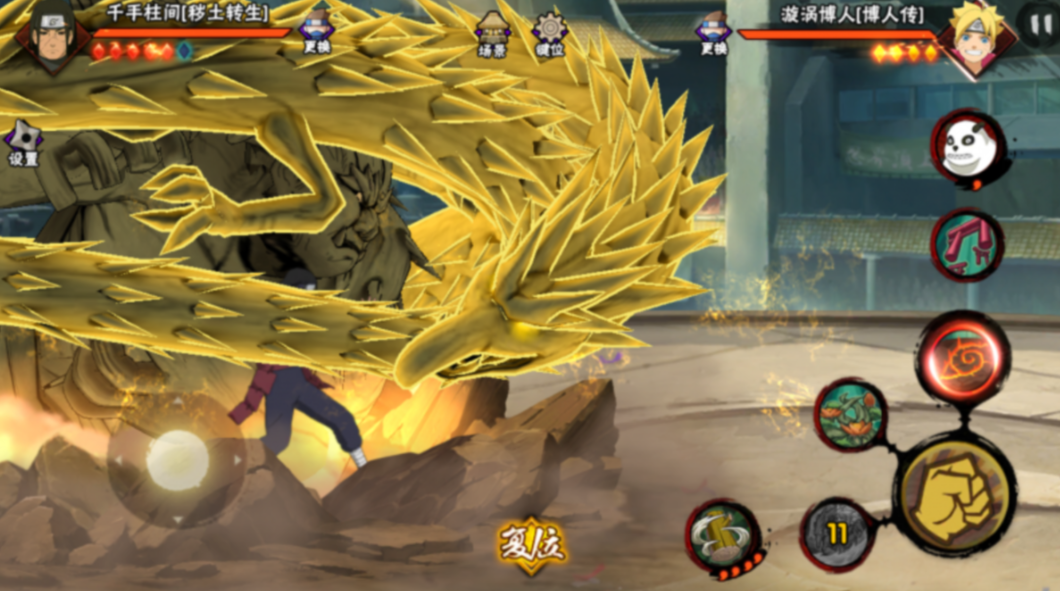
Task: Use the pink Rashomon gate scroll
Action: [x=967, y=245]
